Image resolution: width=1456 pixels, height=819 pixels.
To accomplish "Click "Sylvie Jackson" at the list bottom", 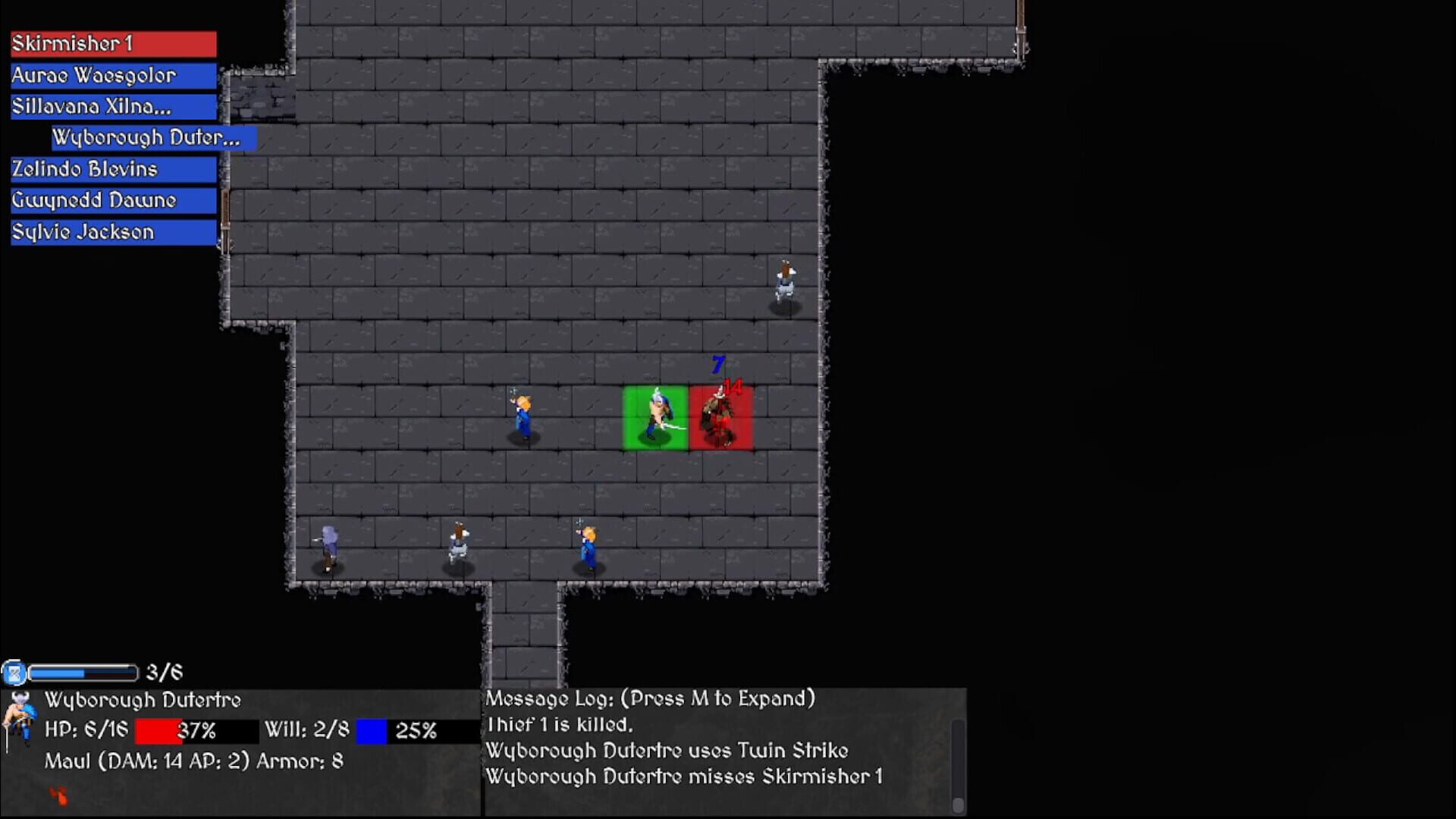I will click(x=112, y=232).
